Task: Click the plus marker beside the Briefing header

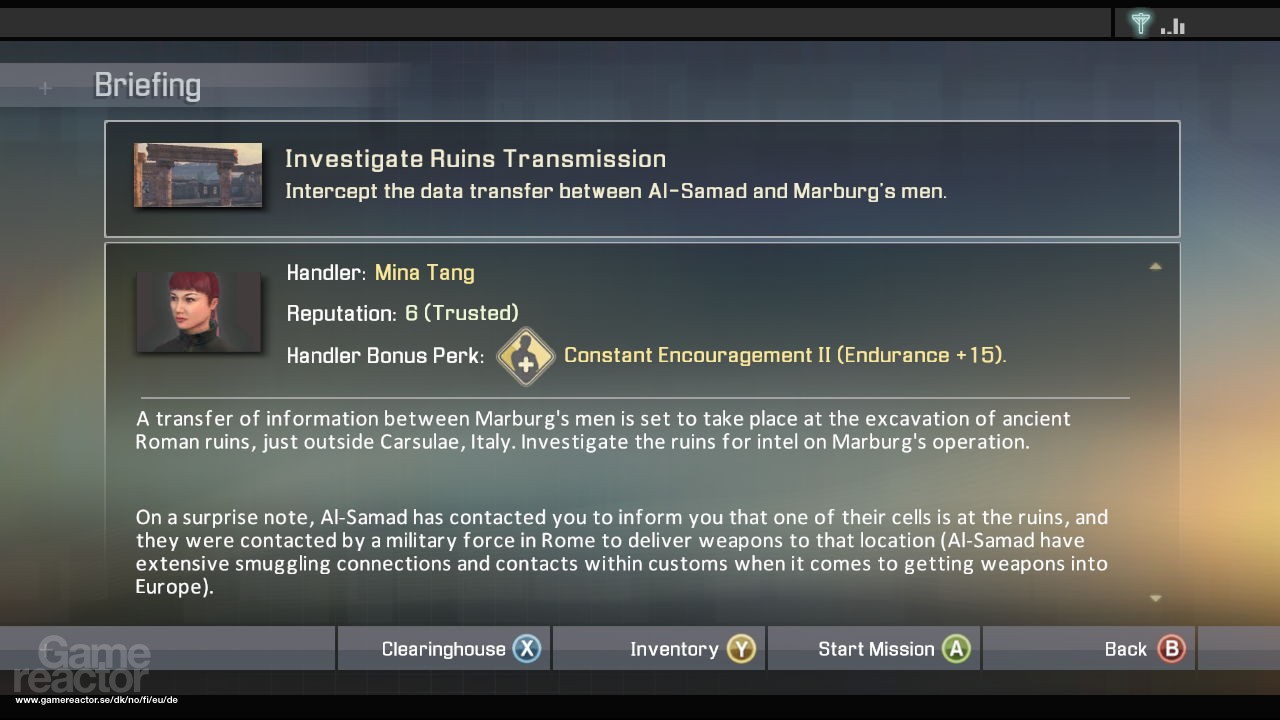Action: (x=44, y=88)
